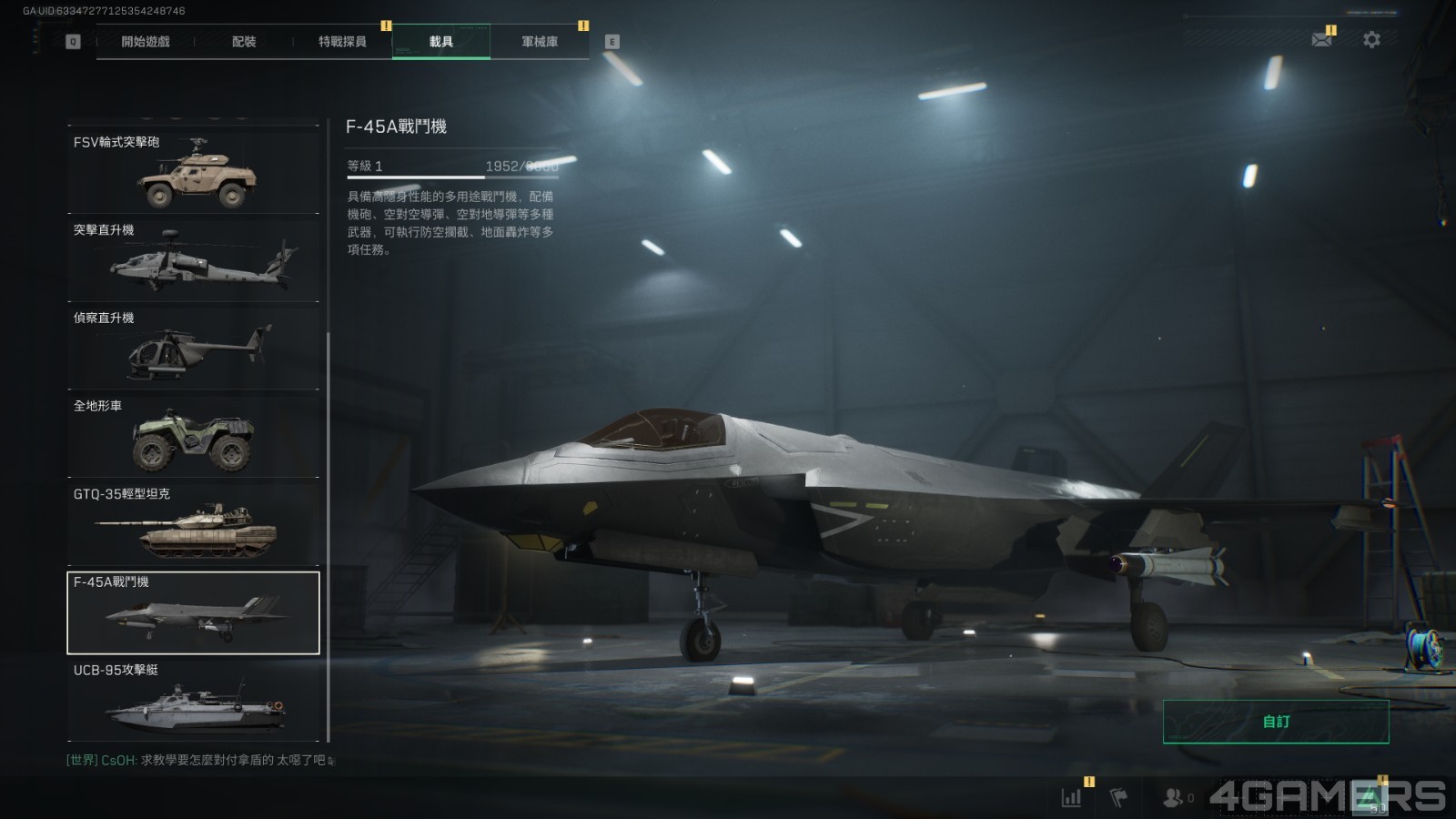Choose the 全地形車 ATV entry
The image size is (1456, 819).
tap(194, 435)
